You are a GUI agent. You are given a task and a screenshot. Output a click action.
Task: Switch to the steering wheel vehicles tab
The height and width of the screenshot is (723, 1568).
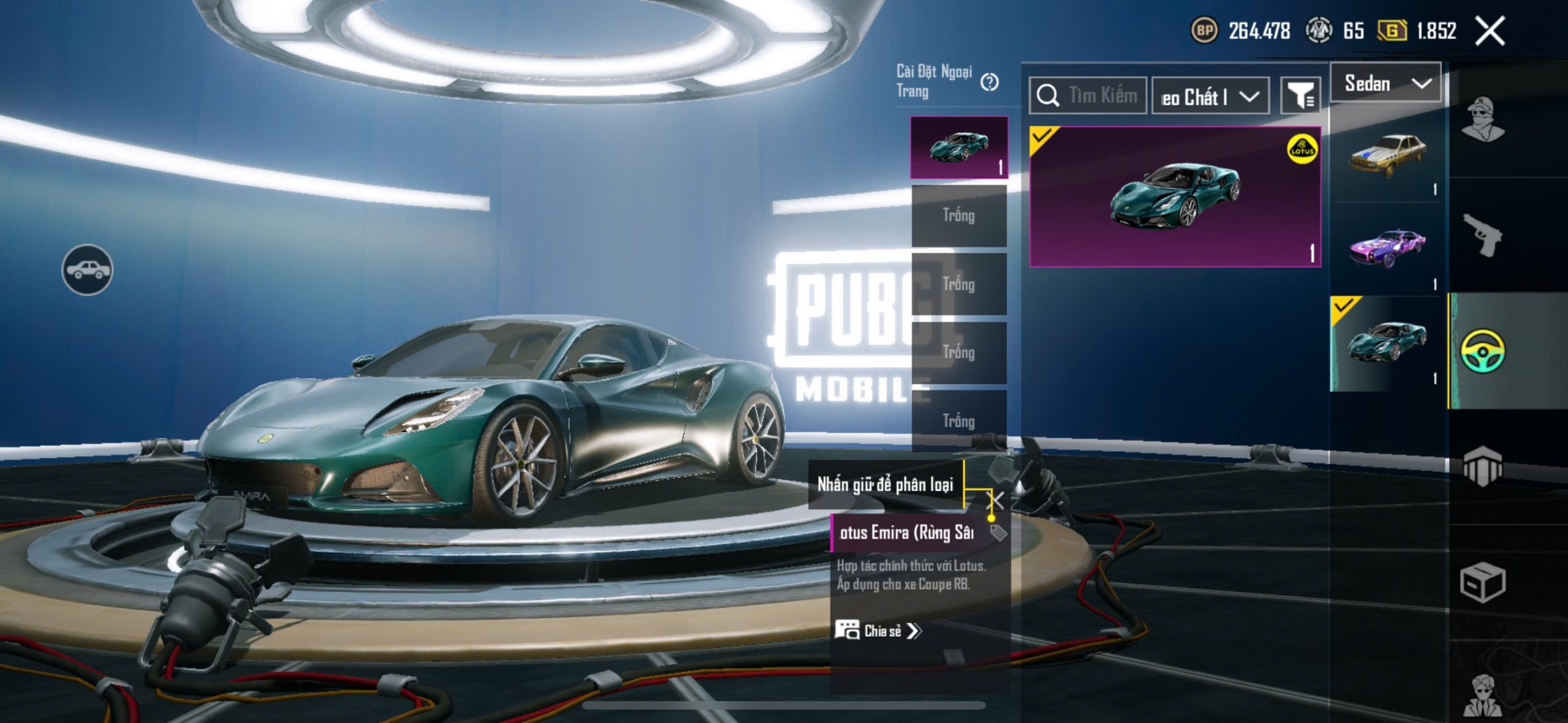[1482, 351]
